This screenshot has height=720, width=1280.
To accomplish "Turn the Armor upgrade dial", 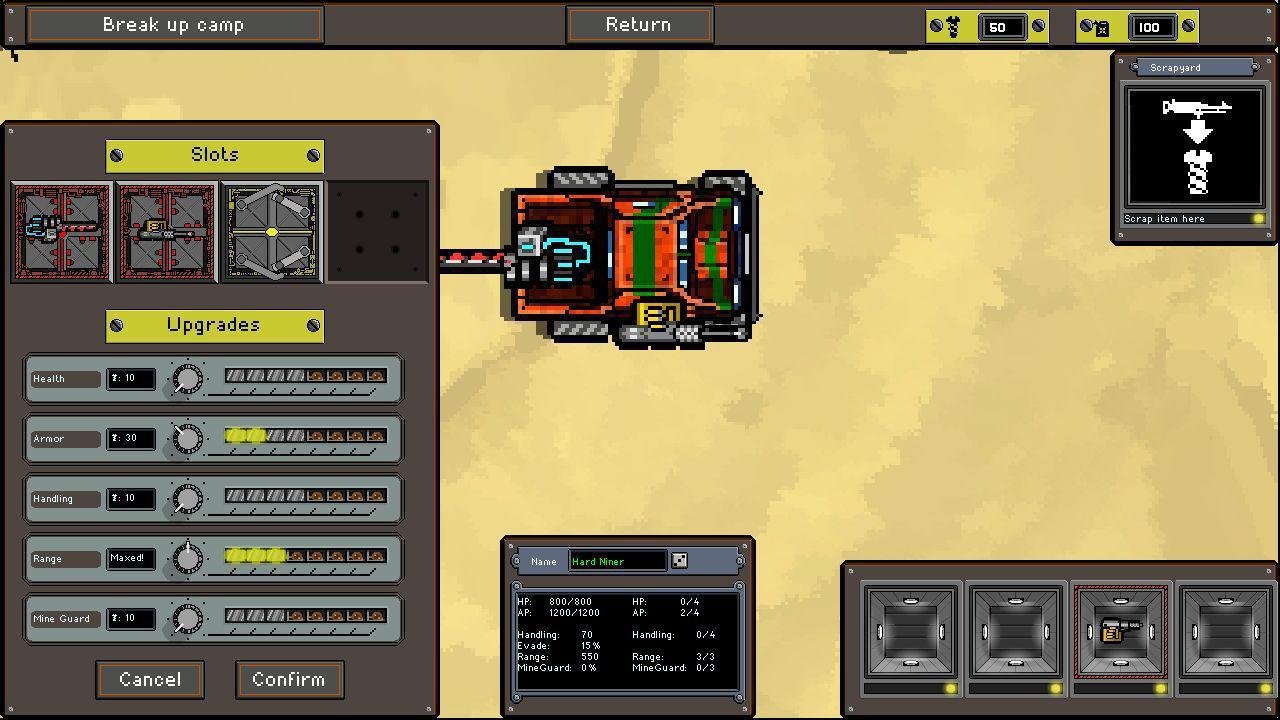I will 187,439.
